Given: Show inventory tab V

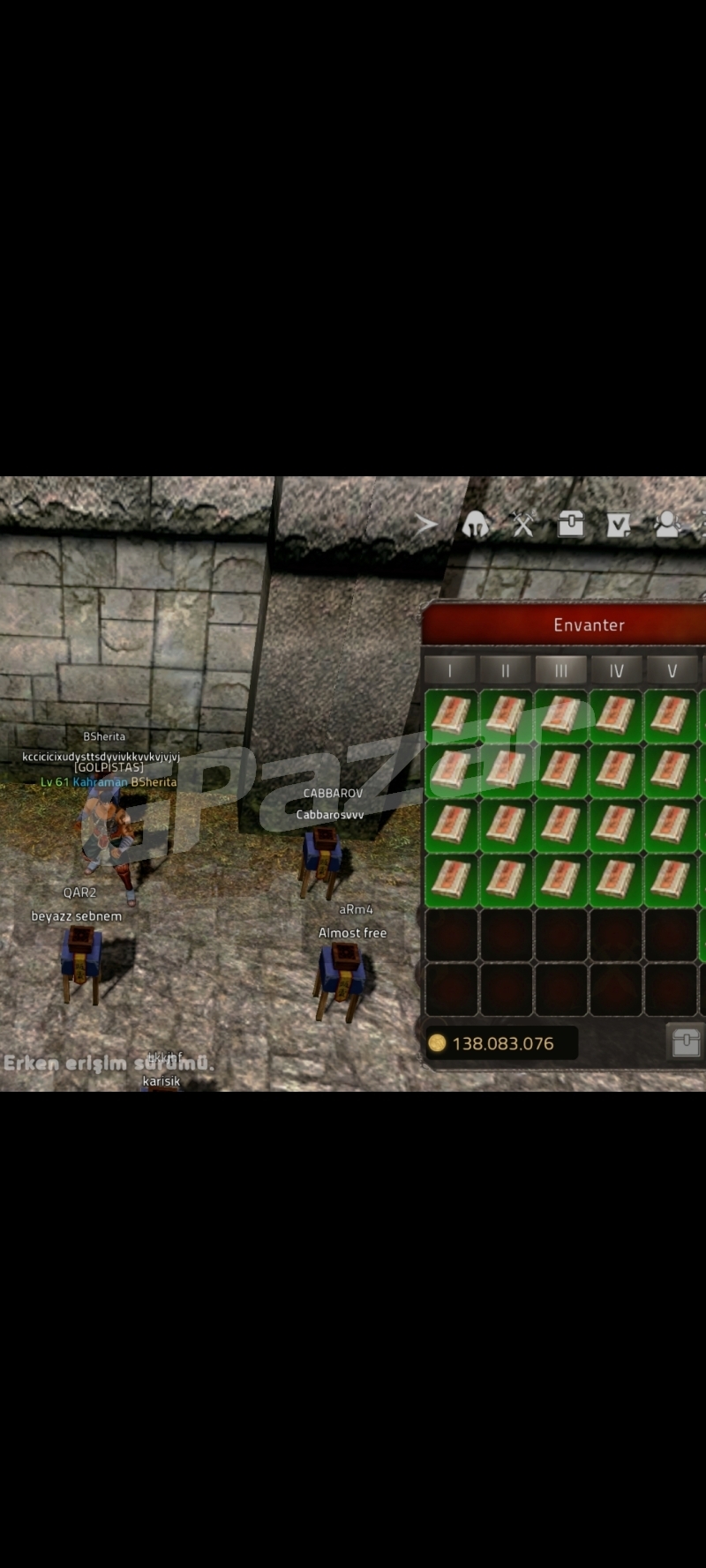Looking at the screenshot, I should coord(672,671).
